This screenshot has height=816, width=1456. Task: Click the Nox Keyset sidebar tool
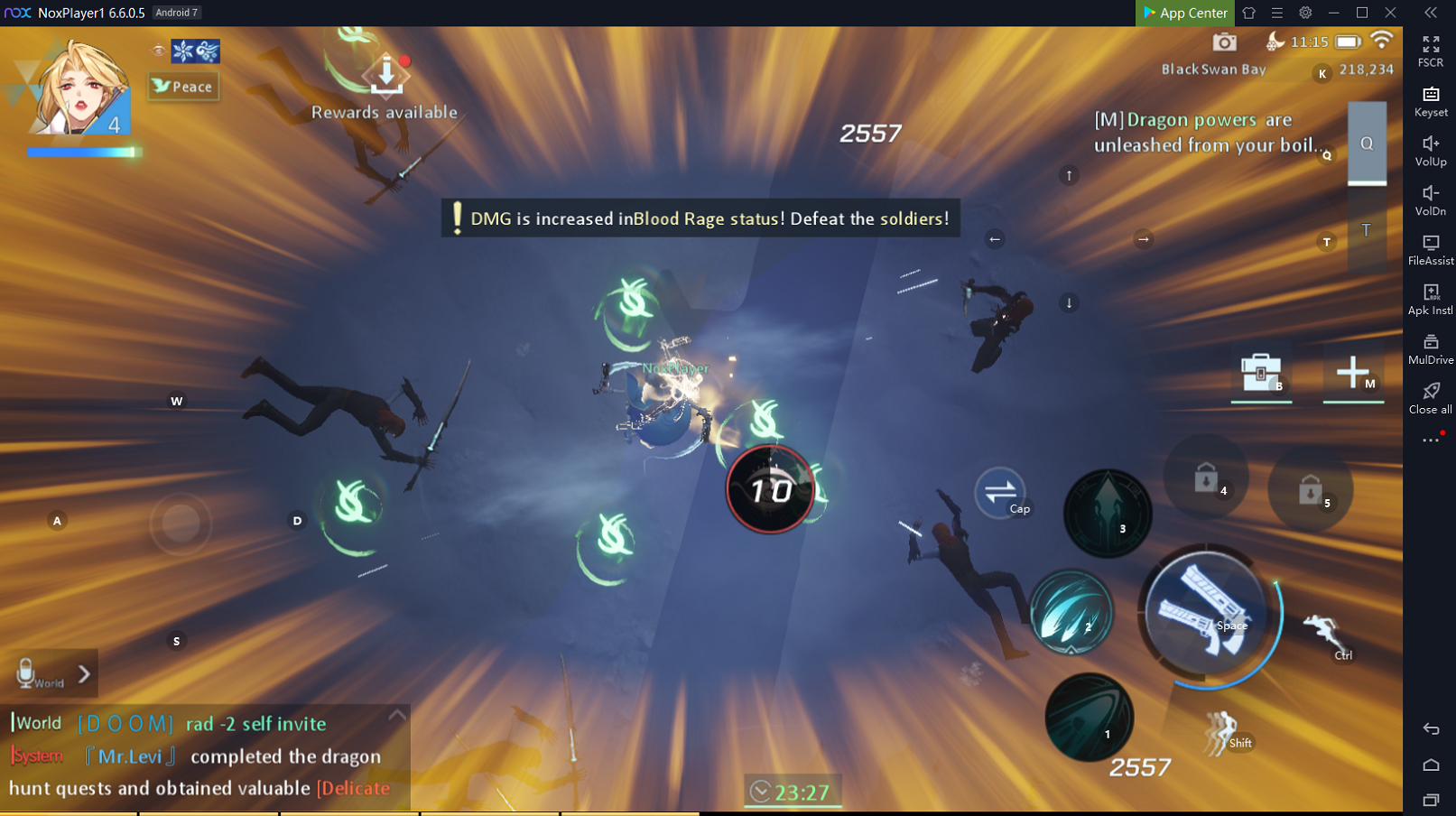[1430, 100]
